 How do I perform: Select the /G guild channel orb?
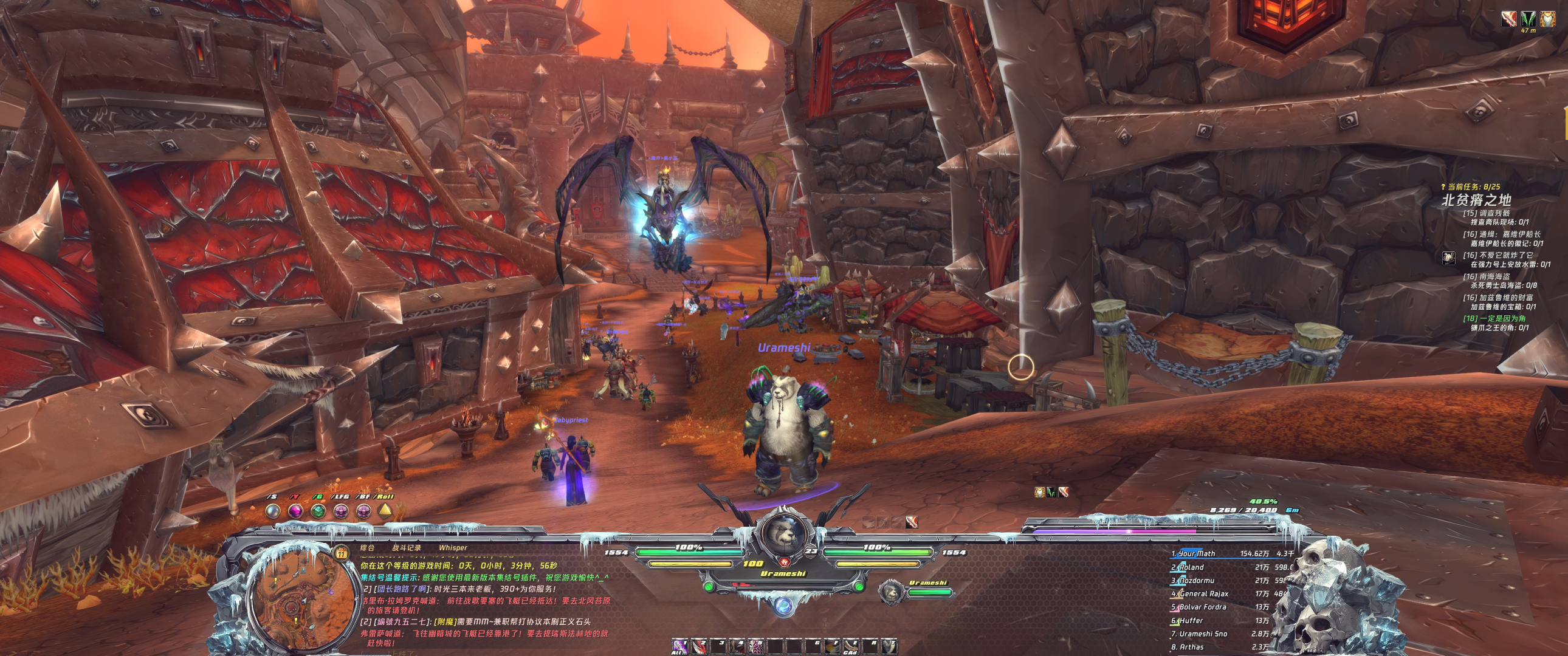point(318,511)
